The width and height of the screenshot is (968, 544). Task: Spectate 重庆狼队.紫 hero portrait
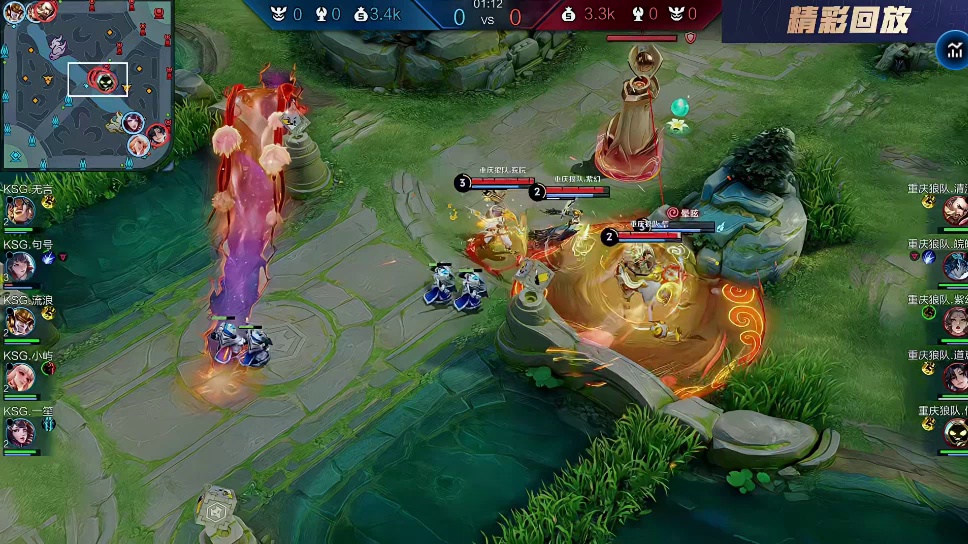(x=955, y=322)
